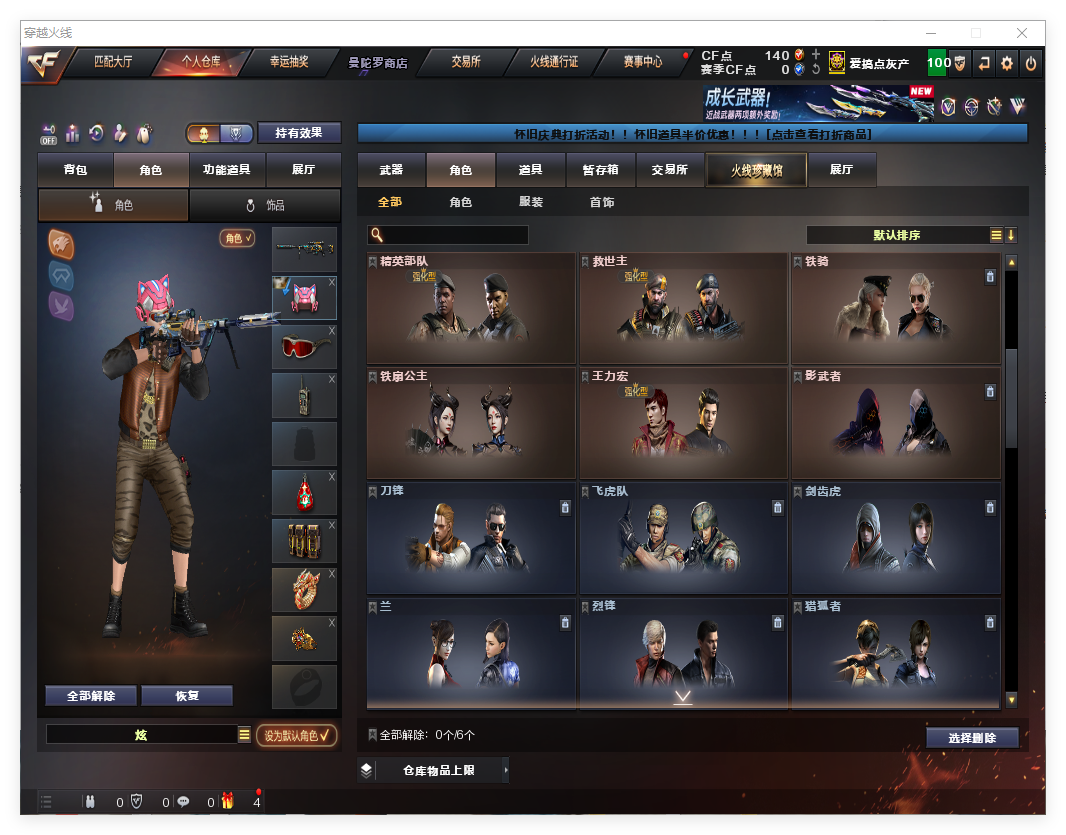This screenshot has height=835, width=1066.
Task: Open the 匹配大厅 lobby tab
Action: pos(113,62)
